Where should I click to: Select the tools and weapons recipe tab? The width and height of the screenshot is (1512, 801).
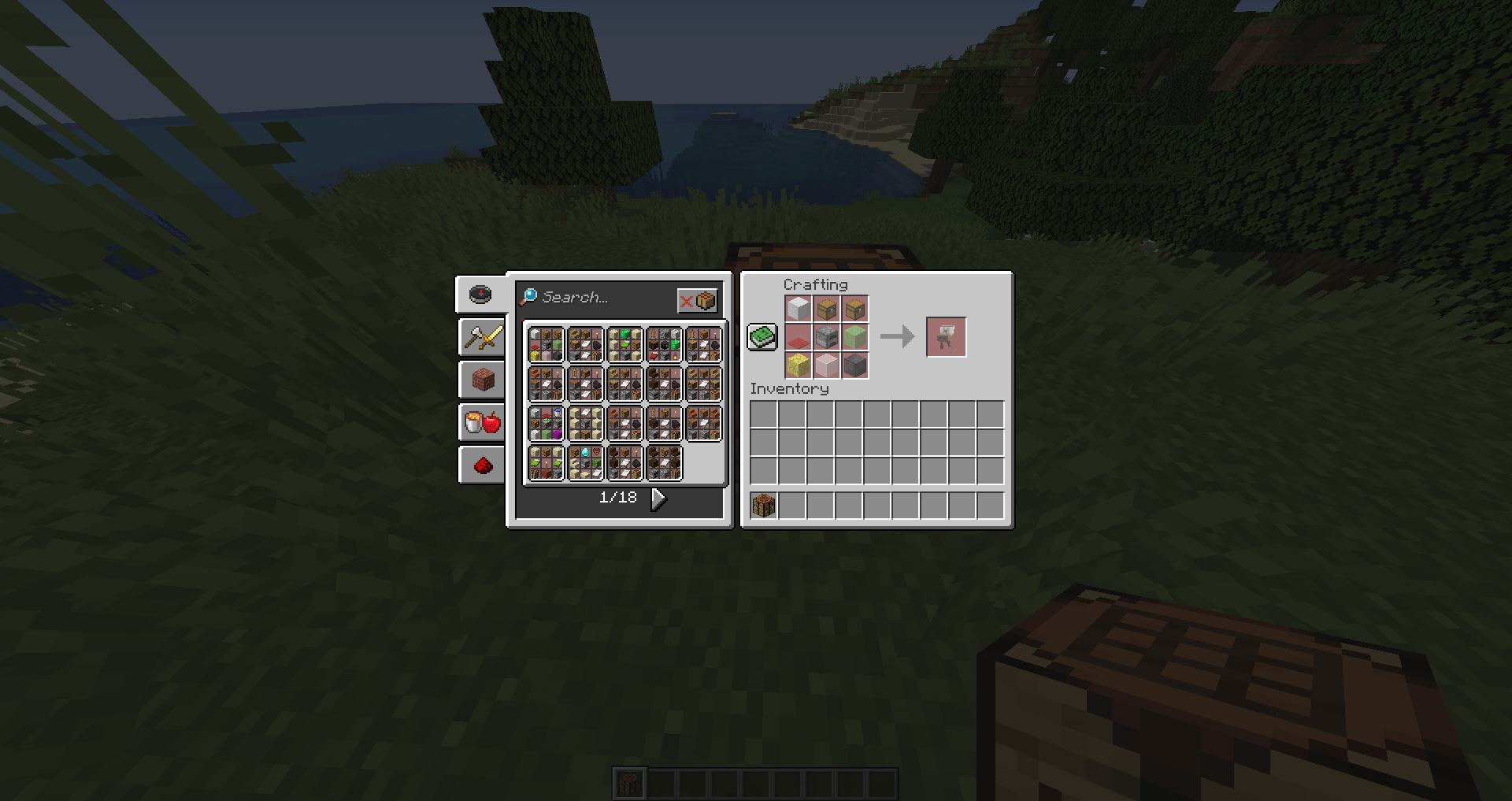click(481, 336)
